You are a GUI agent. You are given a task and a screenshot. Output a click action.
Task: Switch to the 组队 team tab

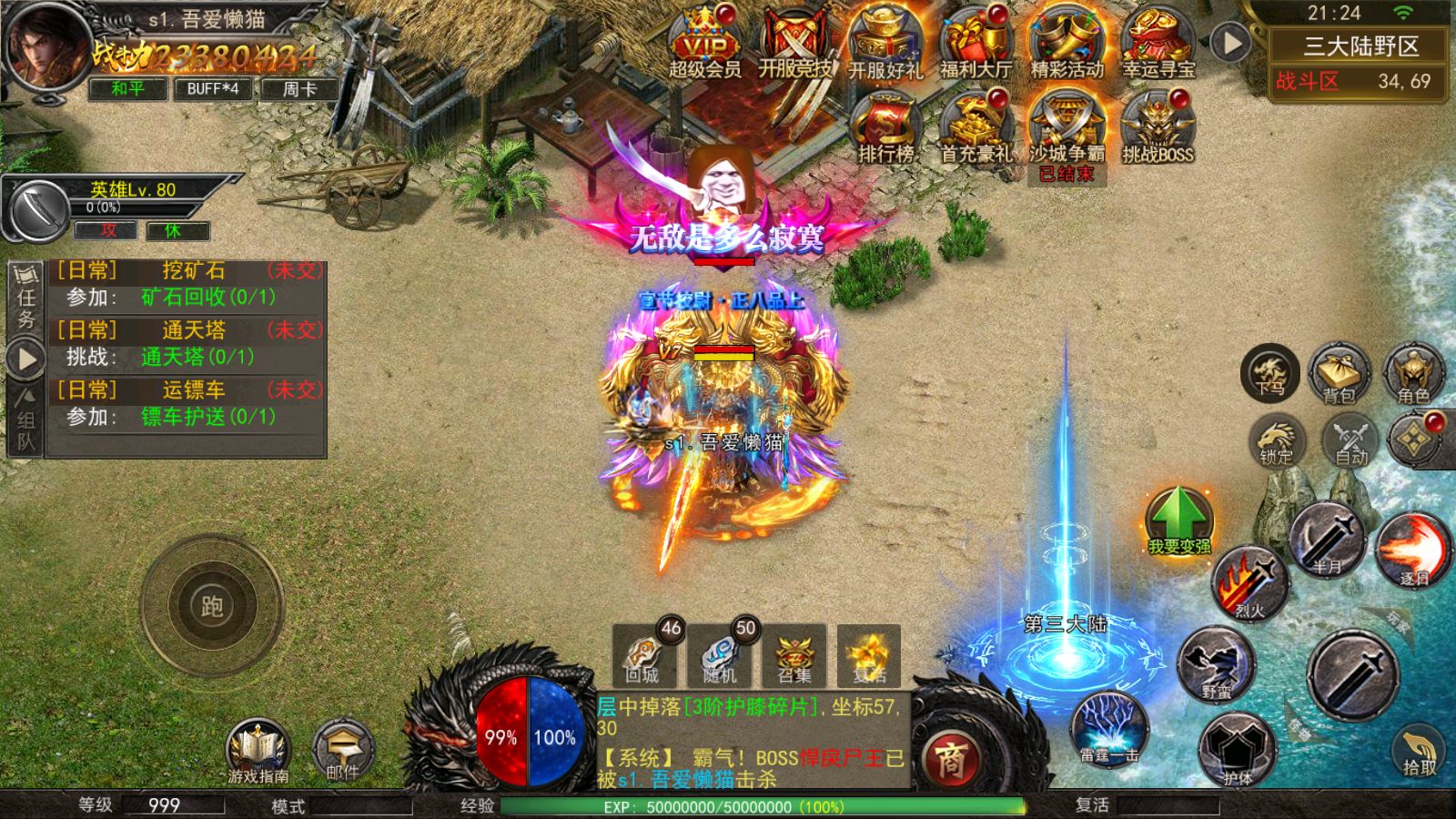click(25, 420)
